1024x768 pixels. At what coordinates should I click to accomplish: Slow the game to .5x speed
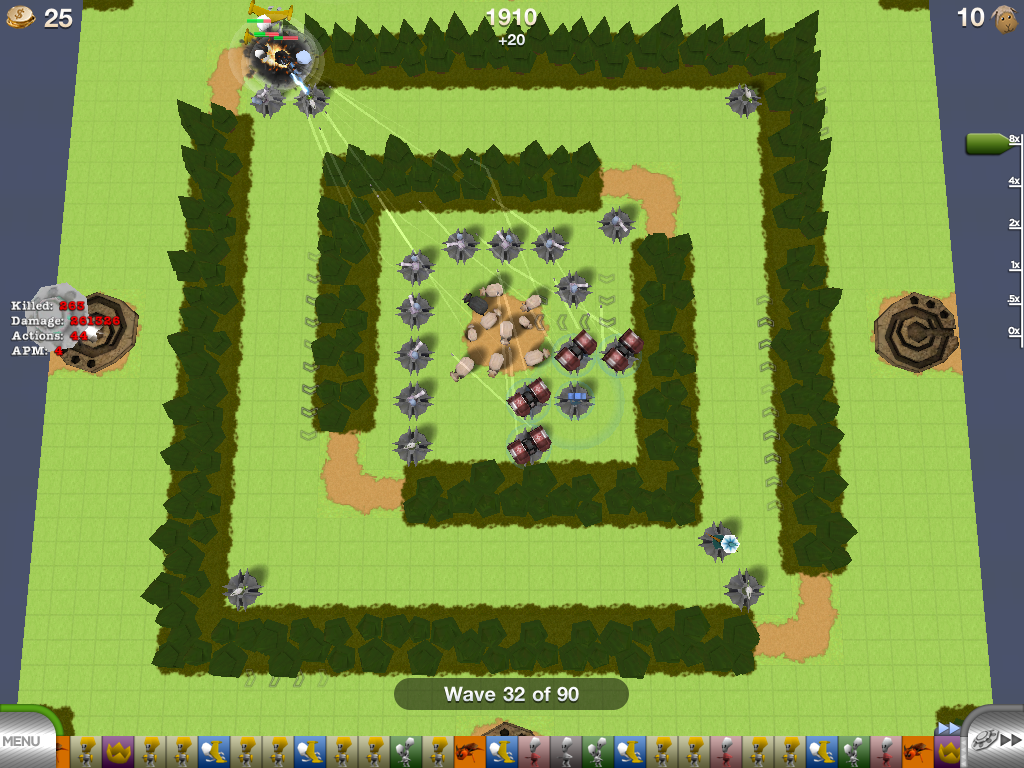pos(1014,299)
